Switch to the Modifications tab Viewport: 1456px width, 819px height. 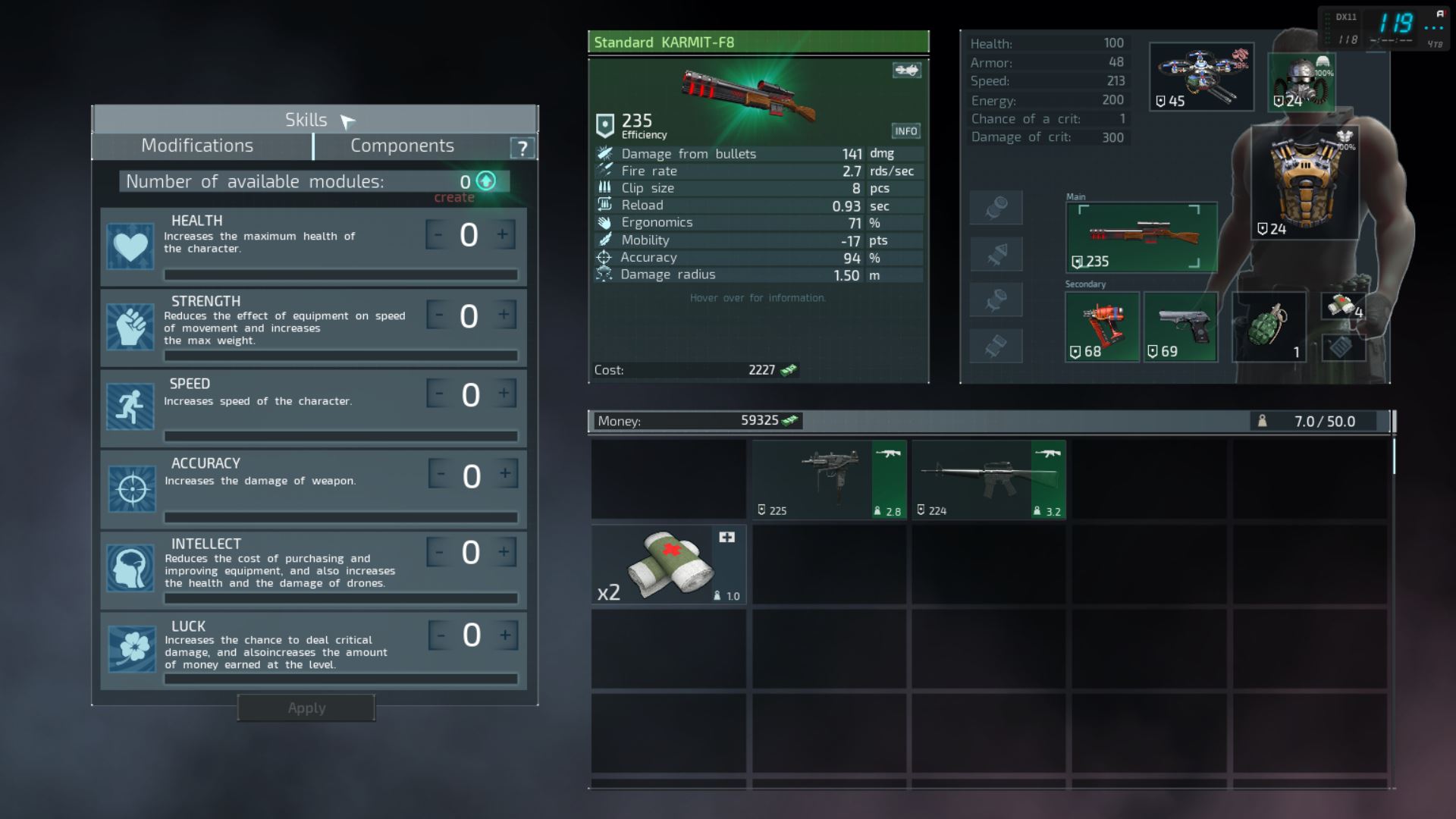[x=197, y=146]
